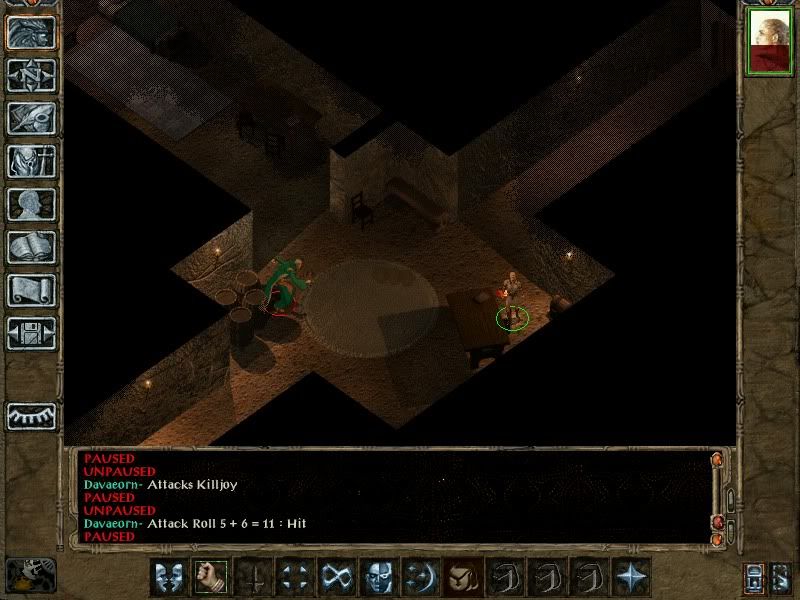800x600 pixels.
Task: Open the journal with the quill icon
Action: 31,118
